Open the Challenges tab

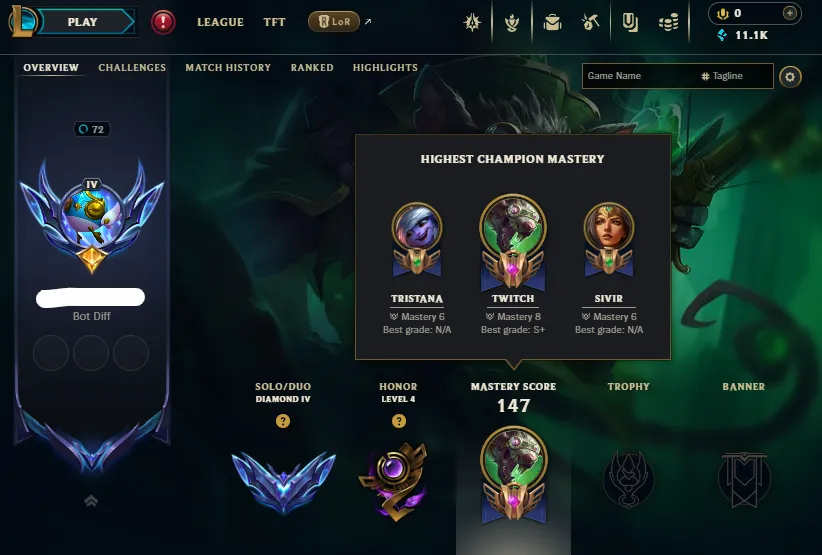click(x=132, y=68)
